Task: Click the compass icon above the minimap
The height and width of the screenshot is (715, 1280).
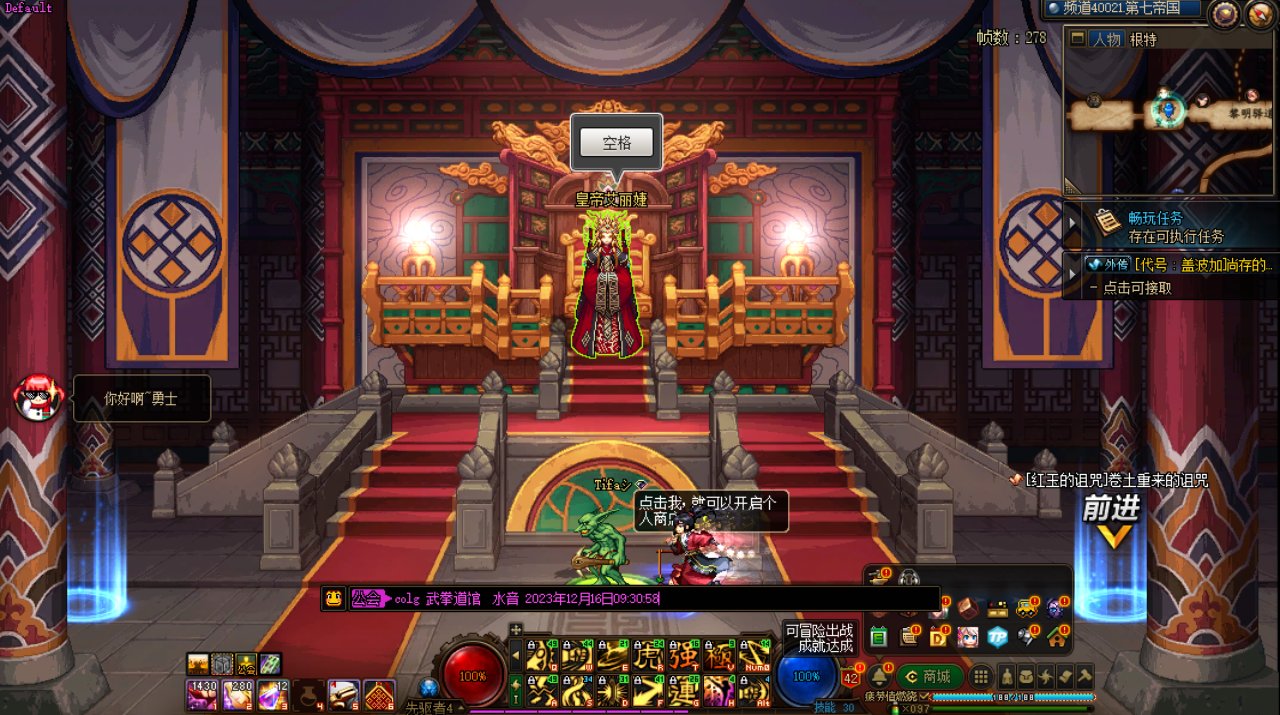Action: point(1224,14)
